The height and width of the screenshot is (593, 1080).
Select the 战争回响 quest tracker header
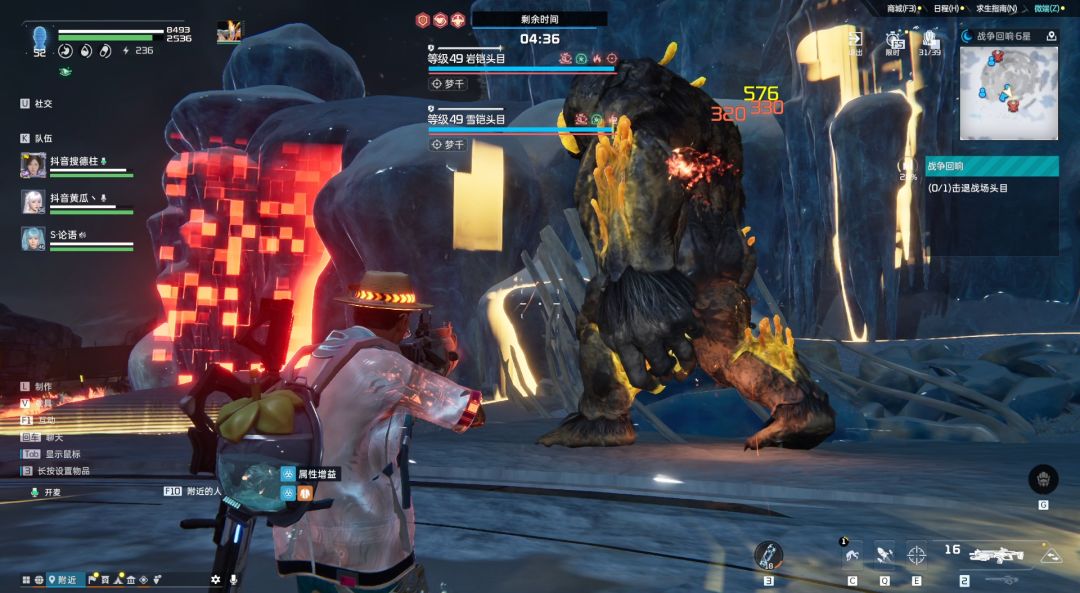tap(992, 166)
